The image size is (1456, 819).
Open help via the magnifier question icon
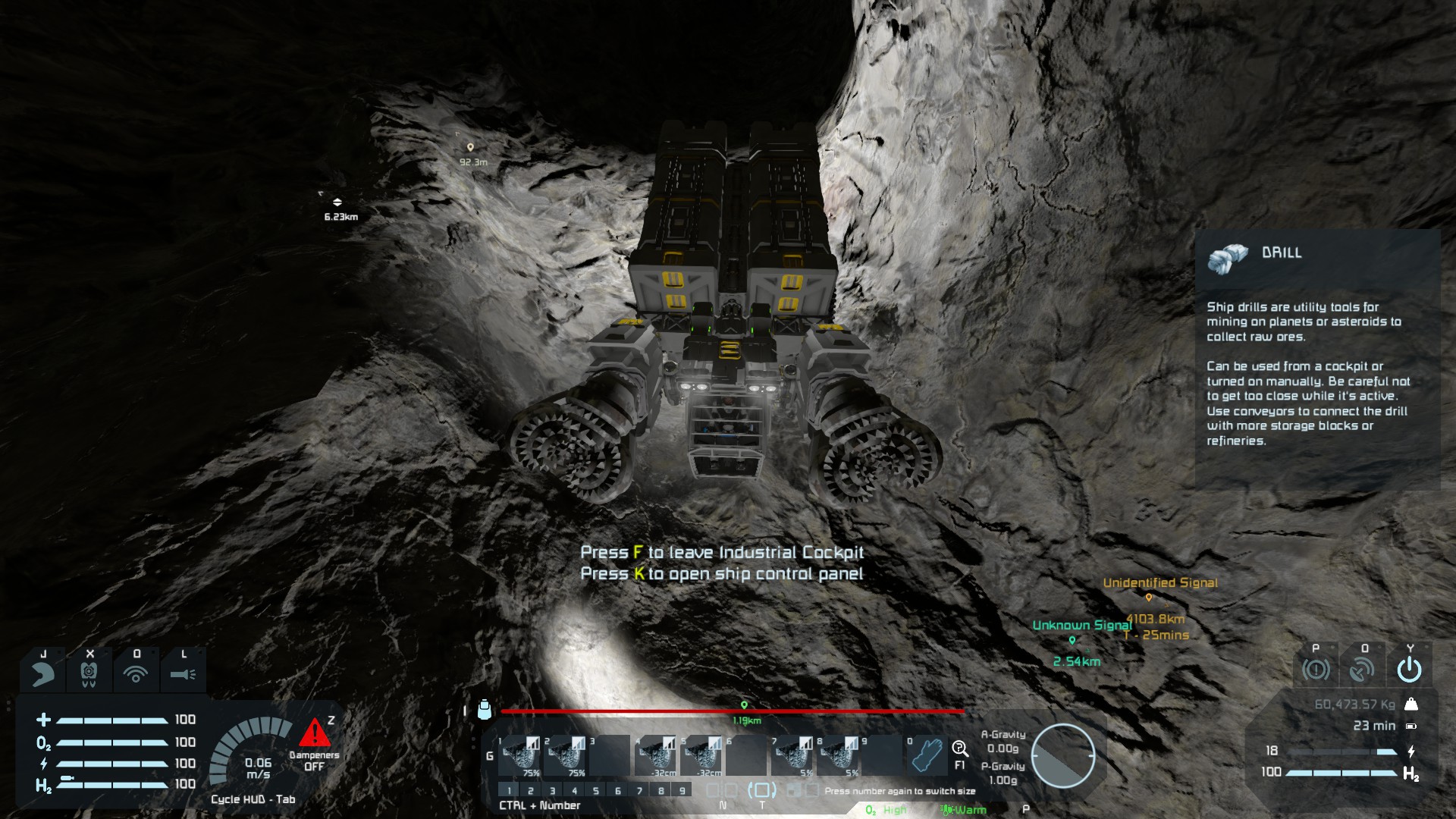(960, 750)
